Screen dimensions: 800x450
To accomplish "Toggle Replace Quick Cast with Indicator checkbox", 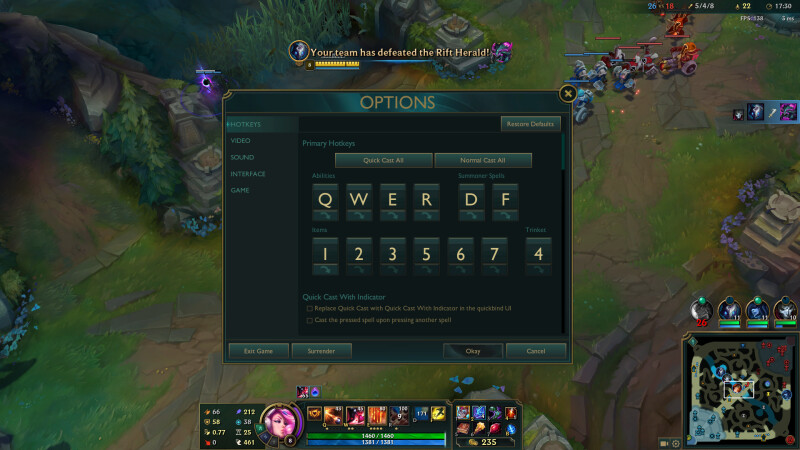I will pos(310,309).
